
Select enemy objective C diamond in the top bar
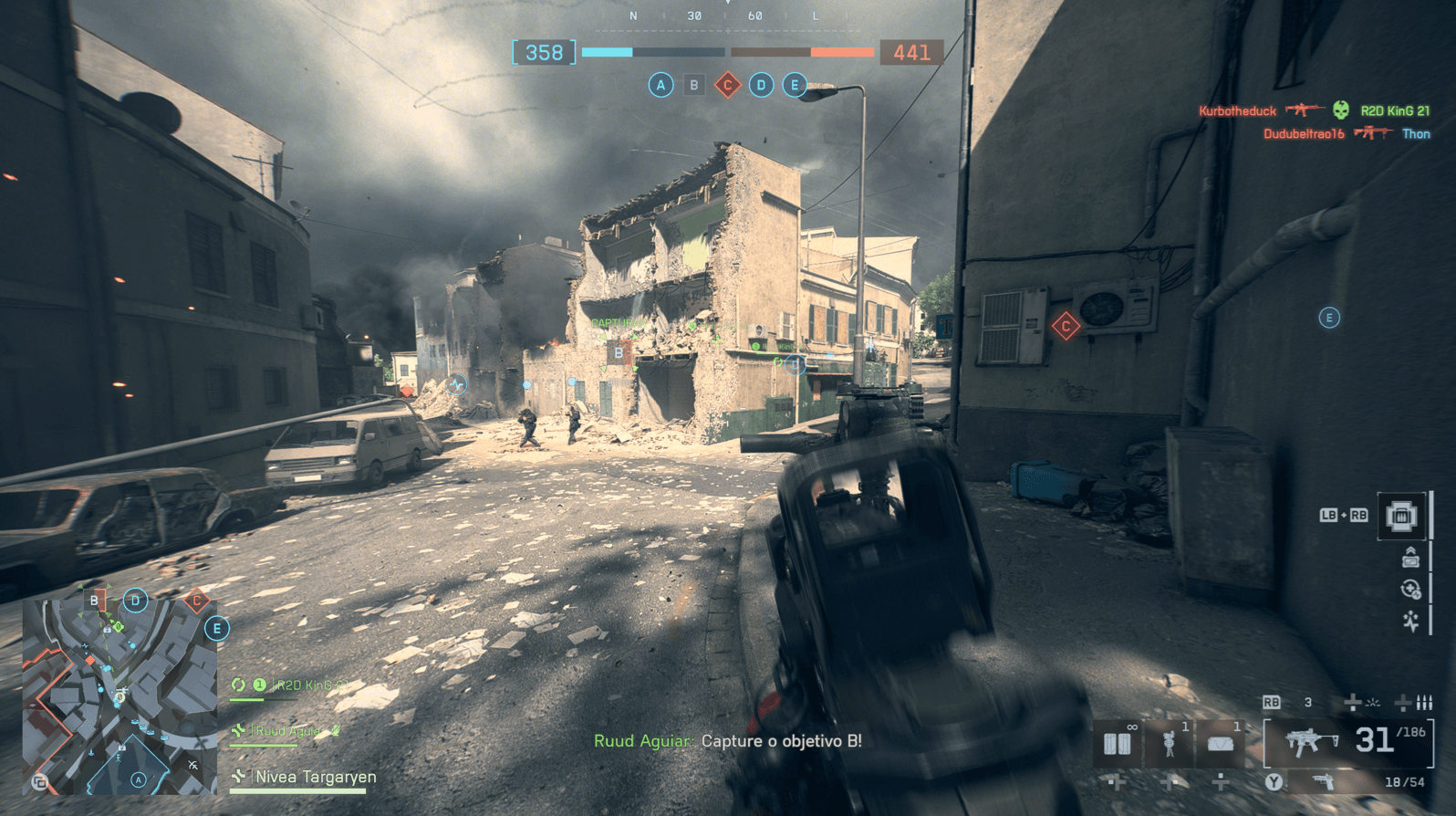727,86
